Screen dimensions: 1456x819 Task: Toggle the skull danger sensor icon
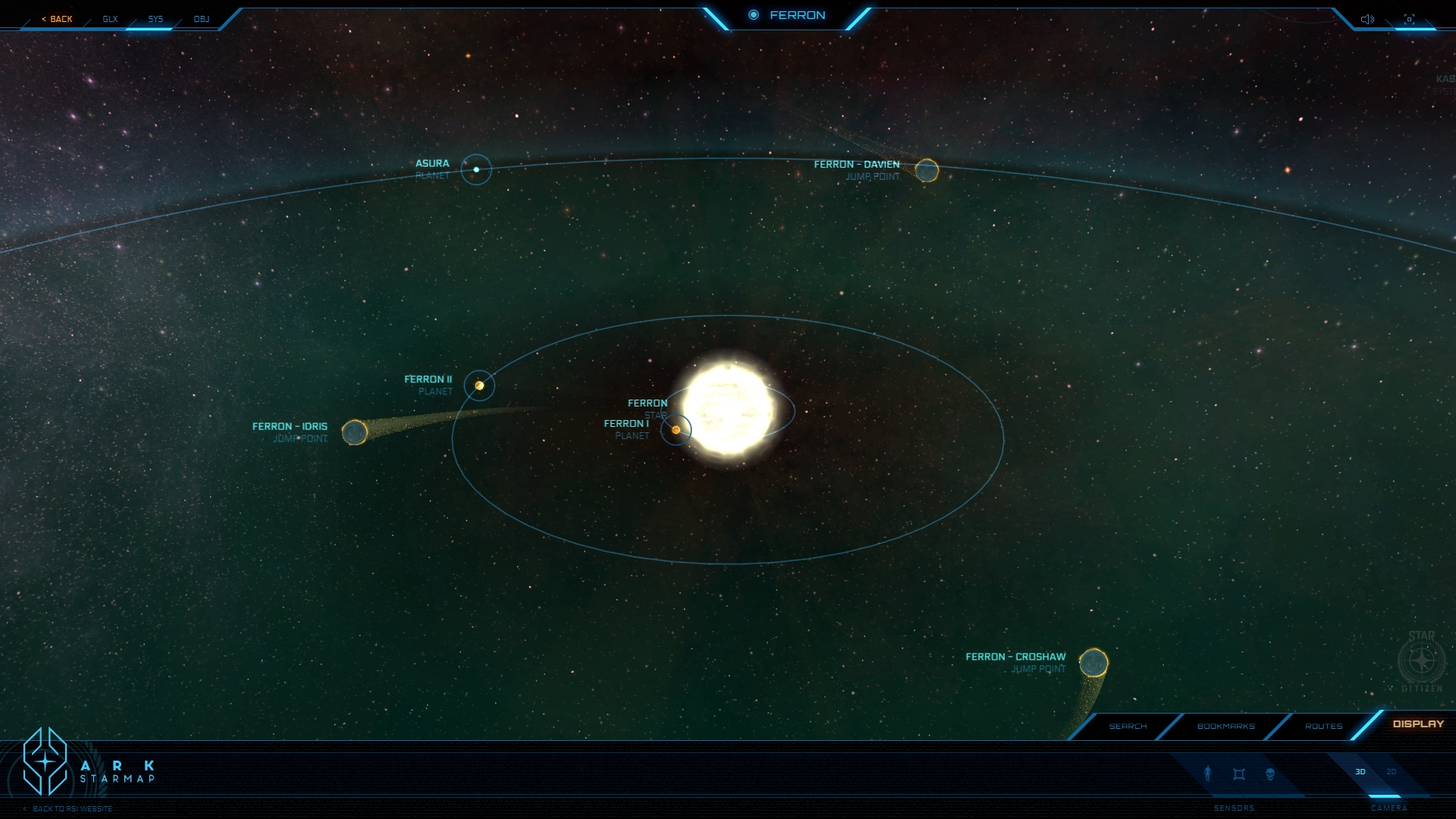1270,774
